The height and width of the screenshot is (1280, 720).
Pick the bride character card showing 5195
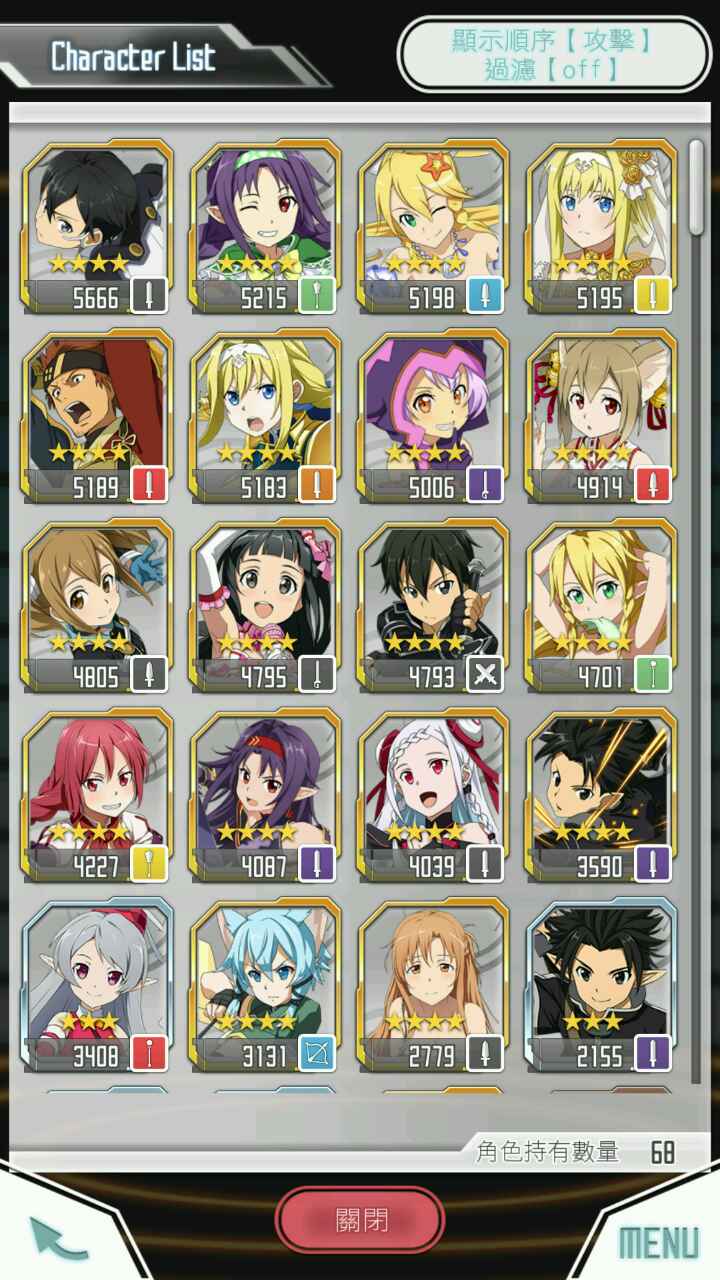pyautogui.click(x=601, y=228)
